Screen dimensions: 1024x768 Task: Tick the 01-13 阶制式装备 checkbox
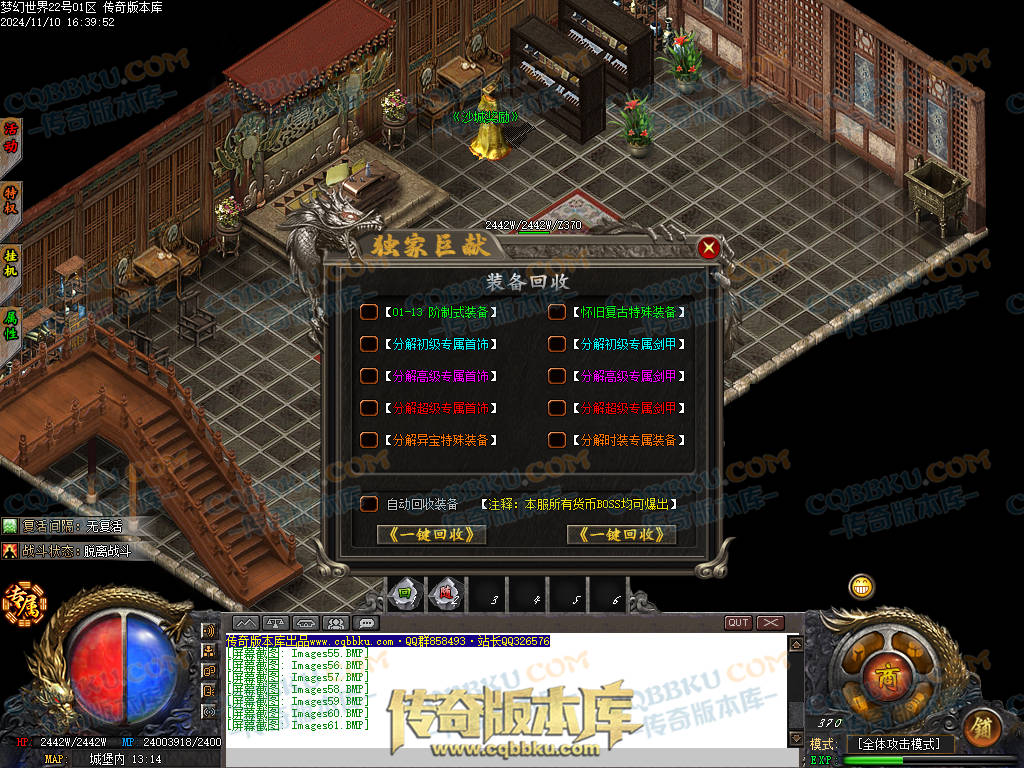369,312
